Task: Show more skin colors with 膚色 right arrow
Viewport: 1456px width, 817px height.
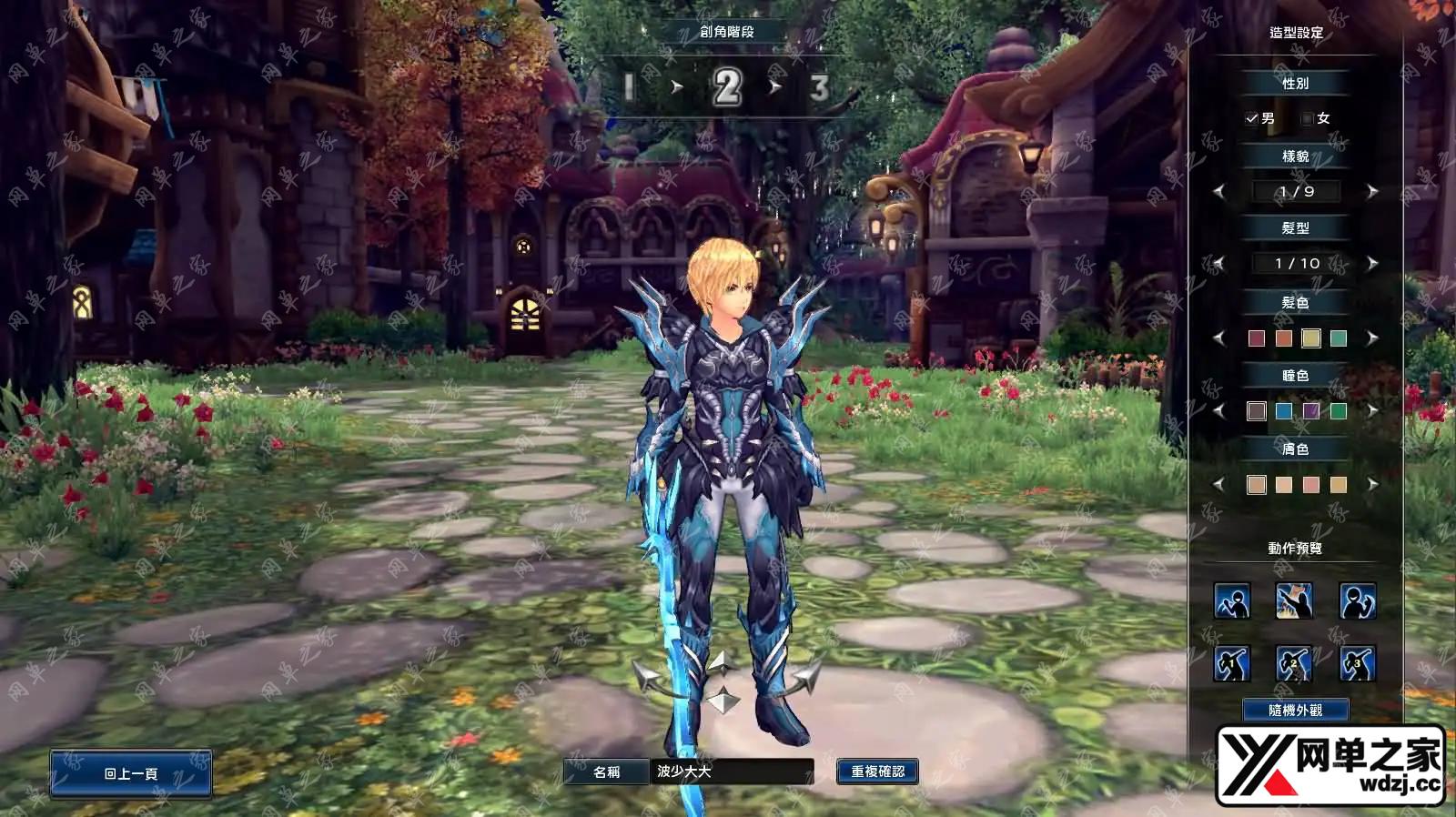Action: [1372, 484]
